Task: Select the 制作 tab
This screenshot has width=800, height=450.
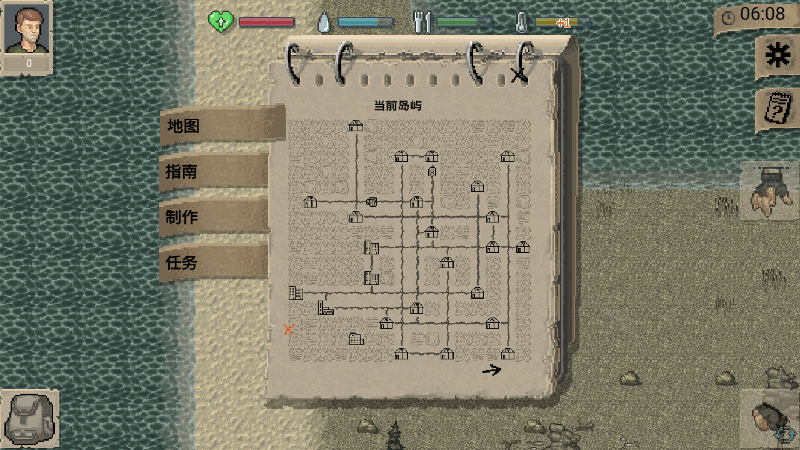Action: tap(213, 217)
